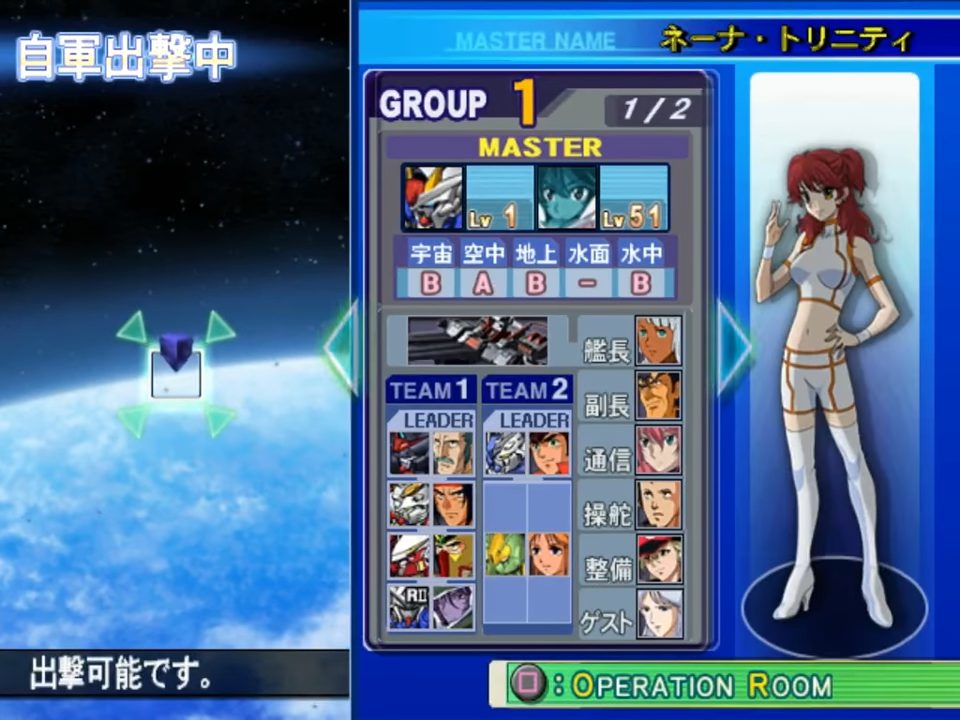Viewport: 960px width, 720px height.
Task: Select the purple-haired pilot in Team 1
Action: 453,607
